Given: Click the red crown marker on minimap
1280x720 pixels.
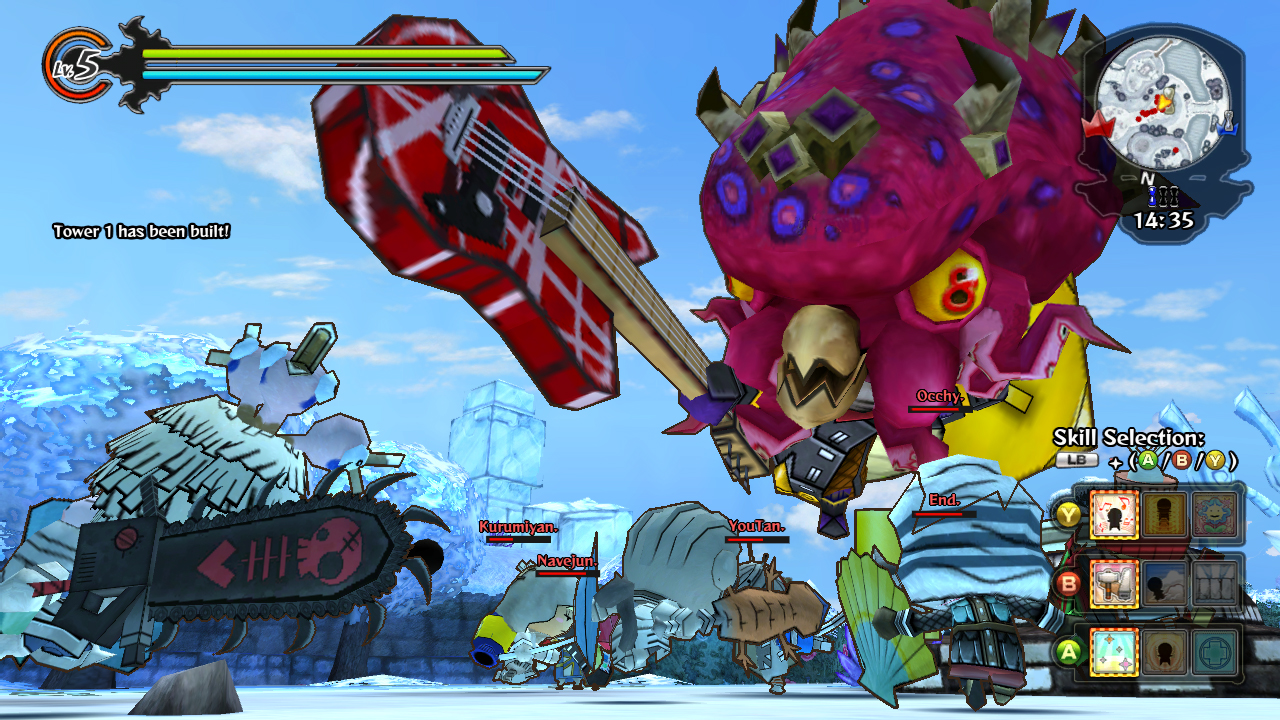Looking at the screenshot, I should tap(1097, 126).
